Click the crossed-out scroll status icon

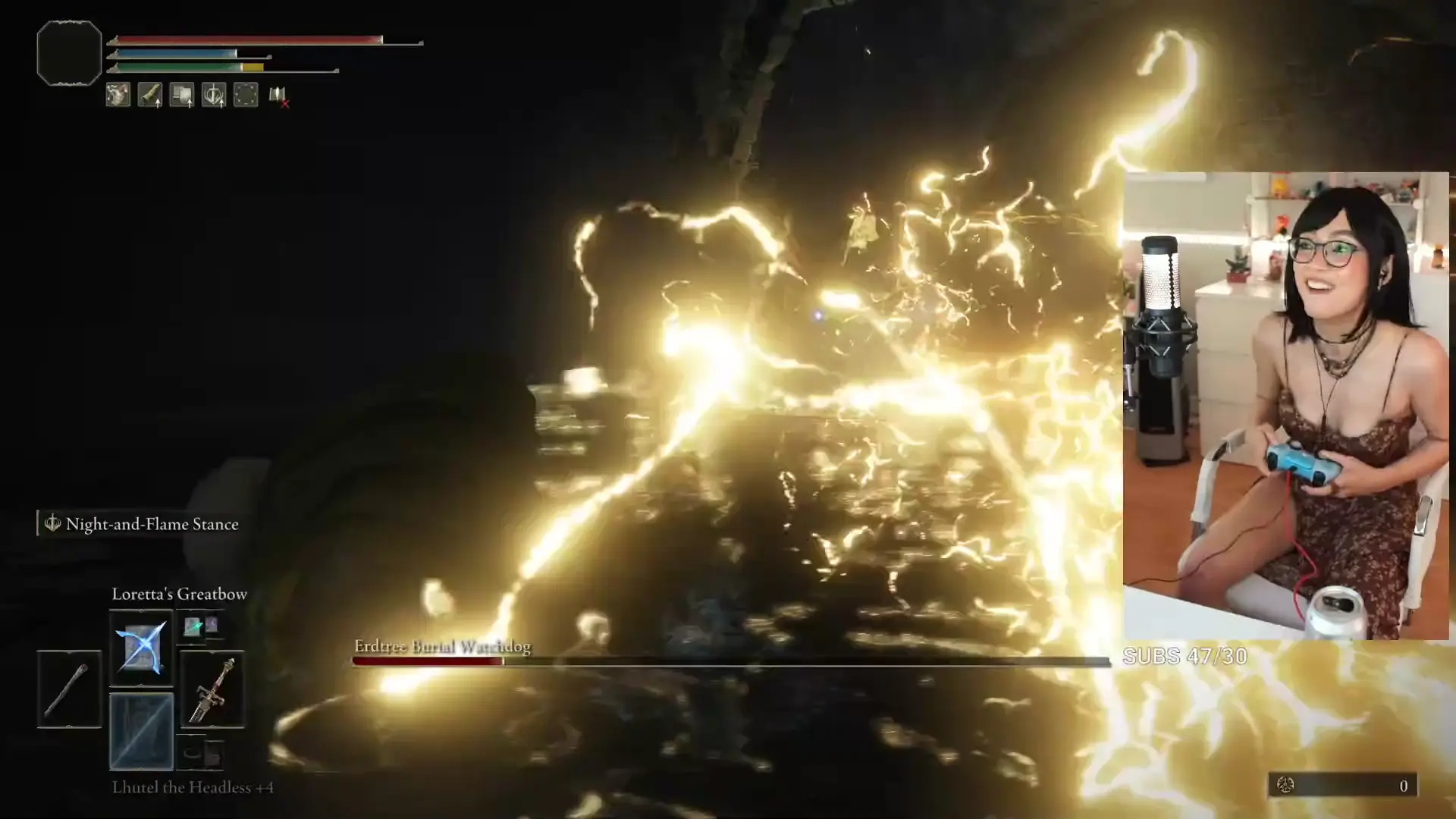pyautogui.click(x=278, y=96)
